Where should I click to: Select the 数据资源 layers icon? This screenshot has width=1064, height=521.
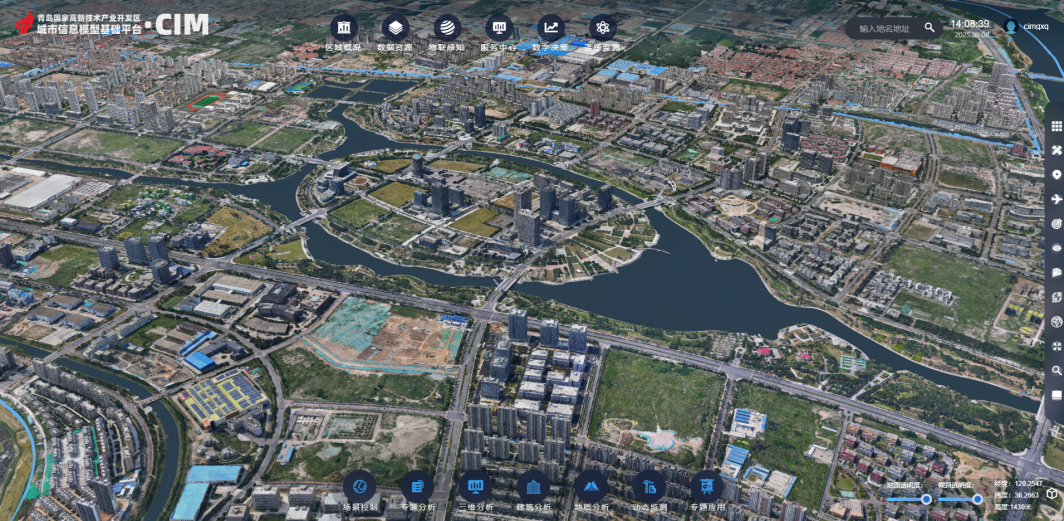point(396,28)
